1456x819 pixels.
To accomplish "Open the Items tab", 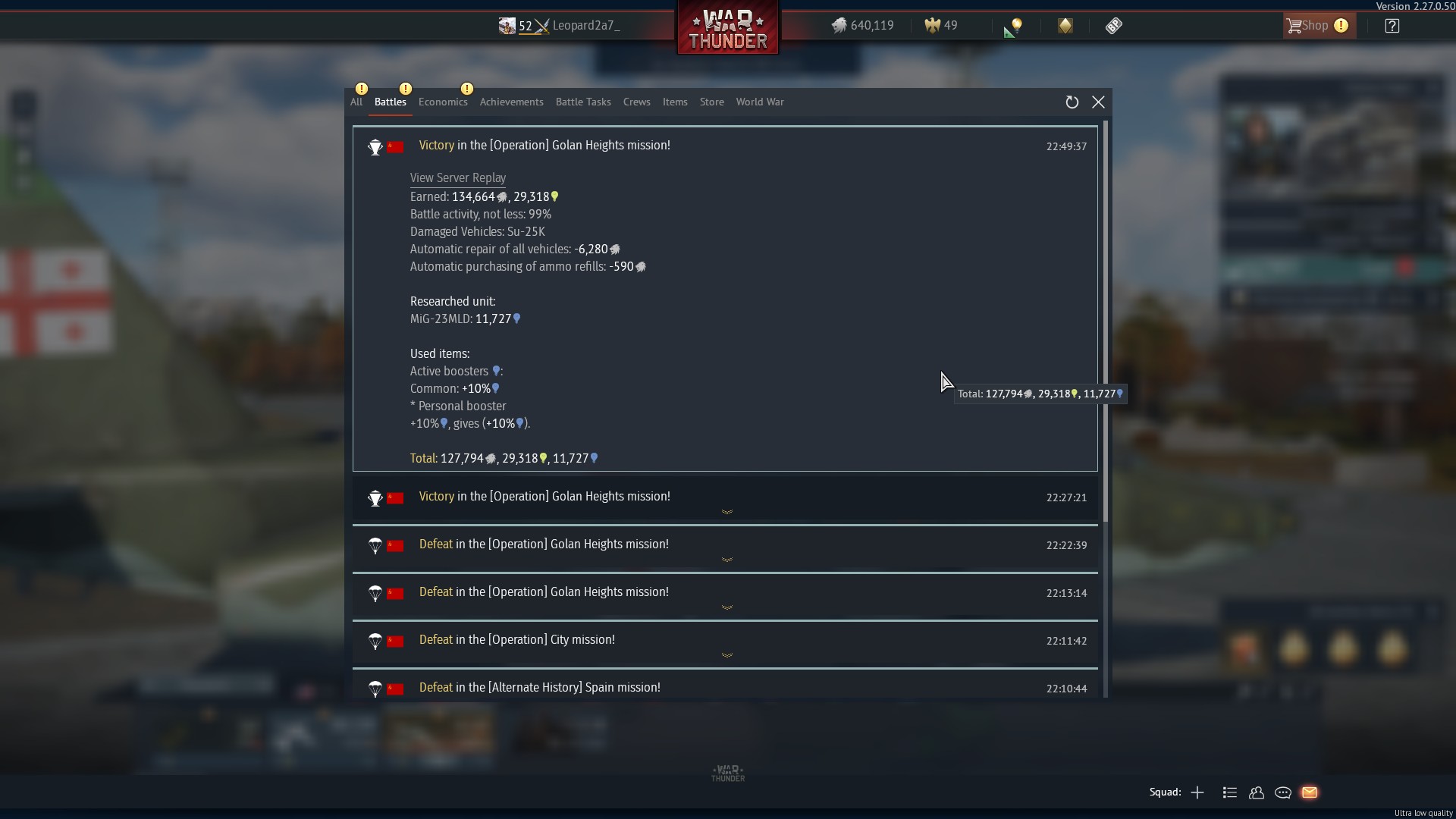I will 675,102.
